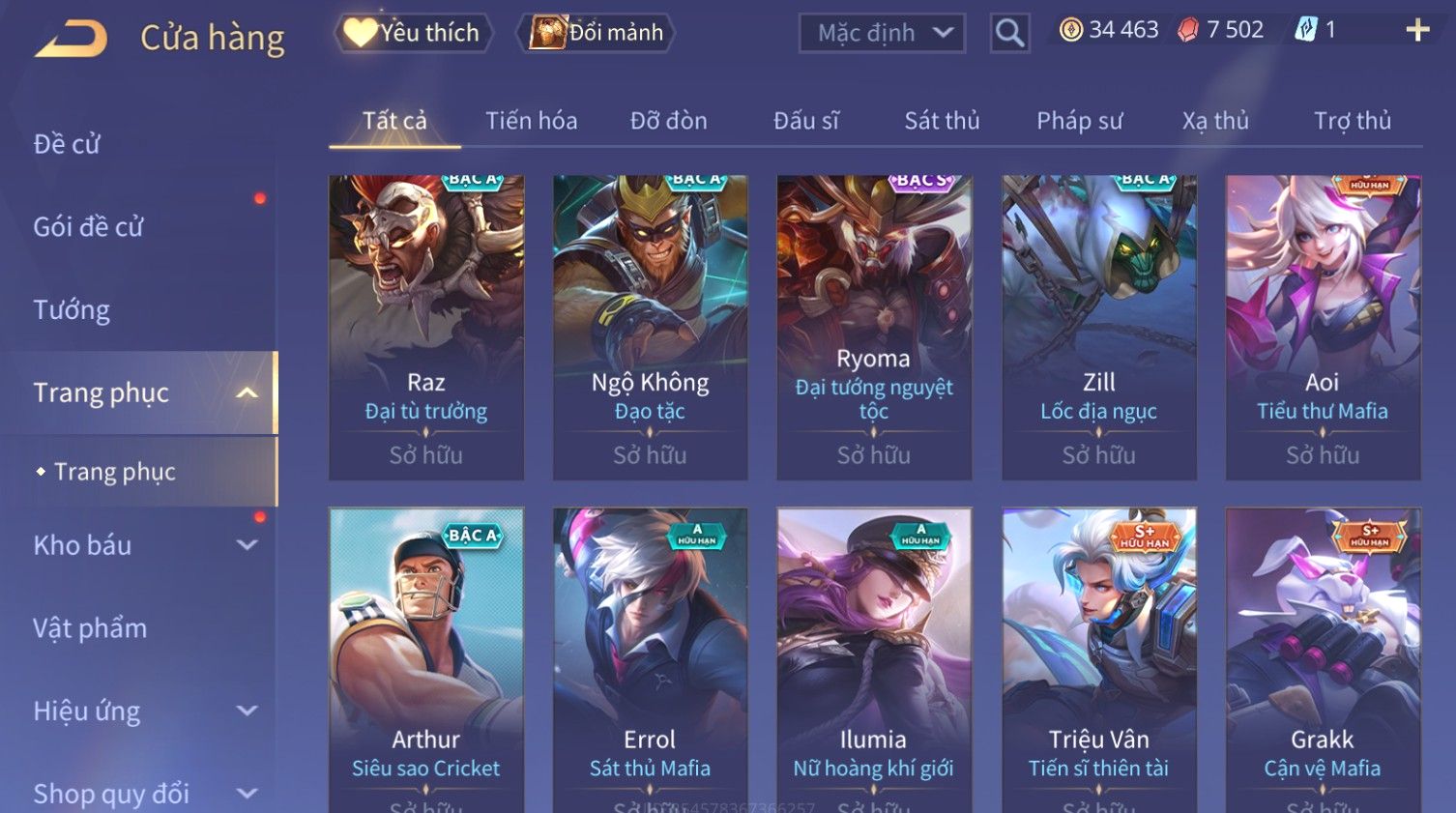Open the Yêu thích favorites list
Image resolution: width=1456 pixels, height=813 pixels.
point(413,33)
